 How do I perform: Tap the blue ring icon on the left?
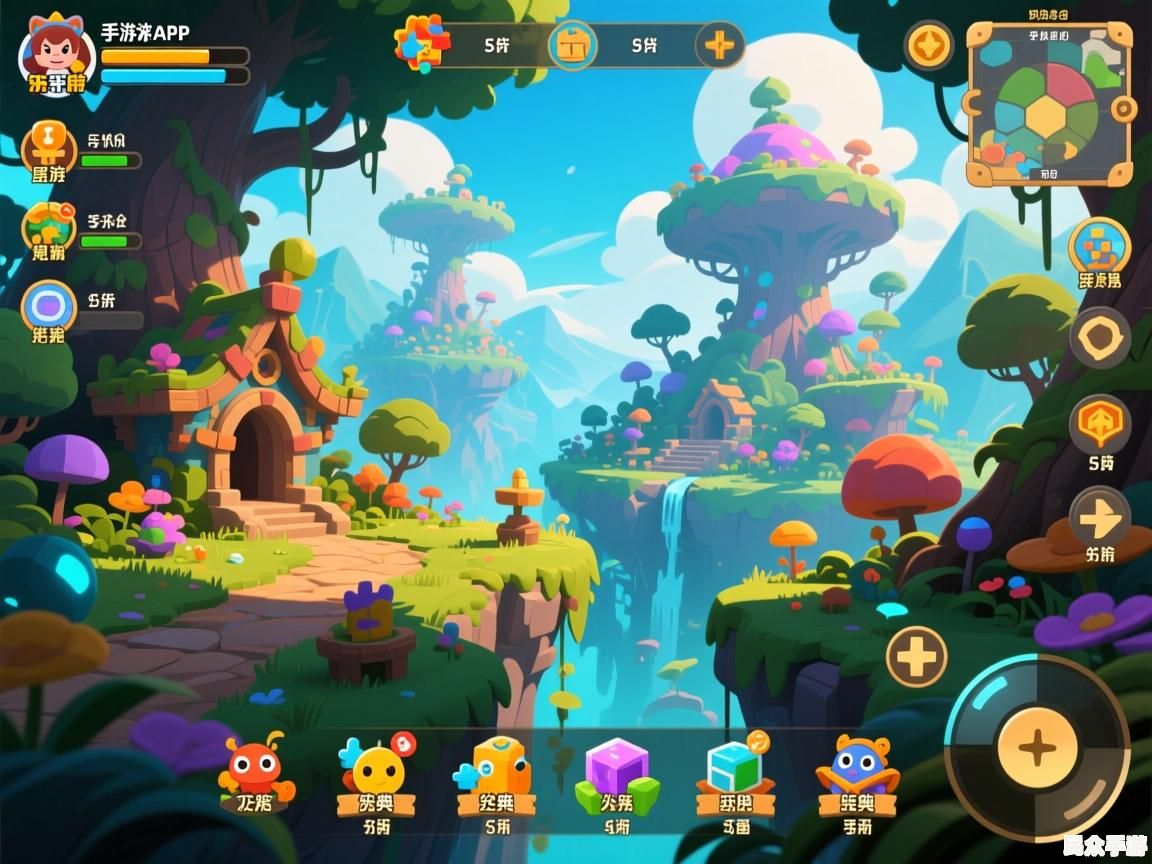(48, 306)
